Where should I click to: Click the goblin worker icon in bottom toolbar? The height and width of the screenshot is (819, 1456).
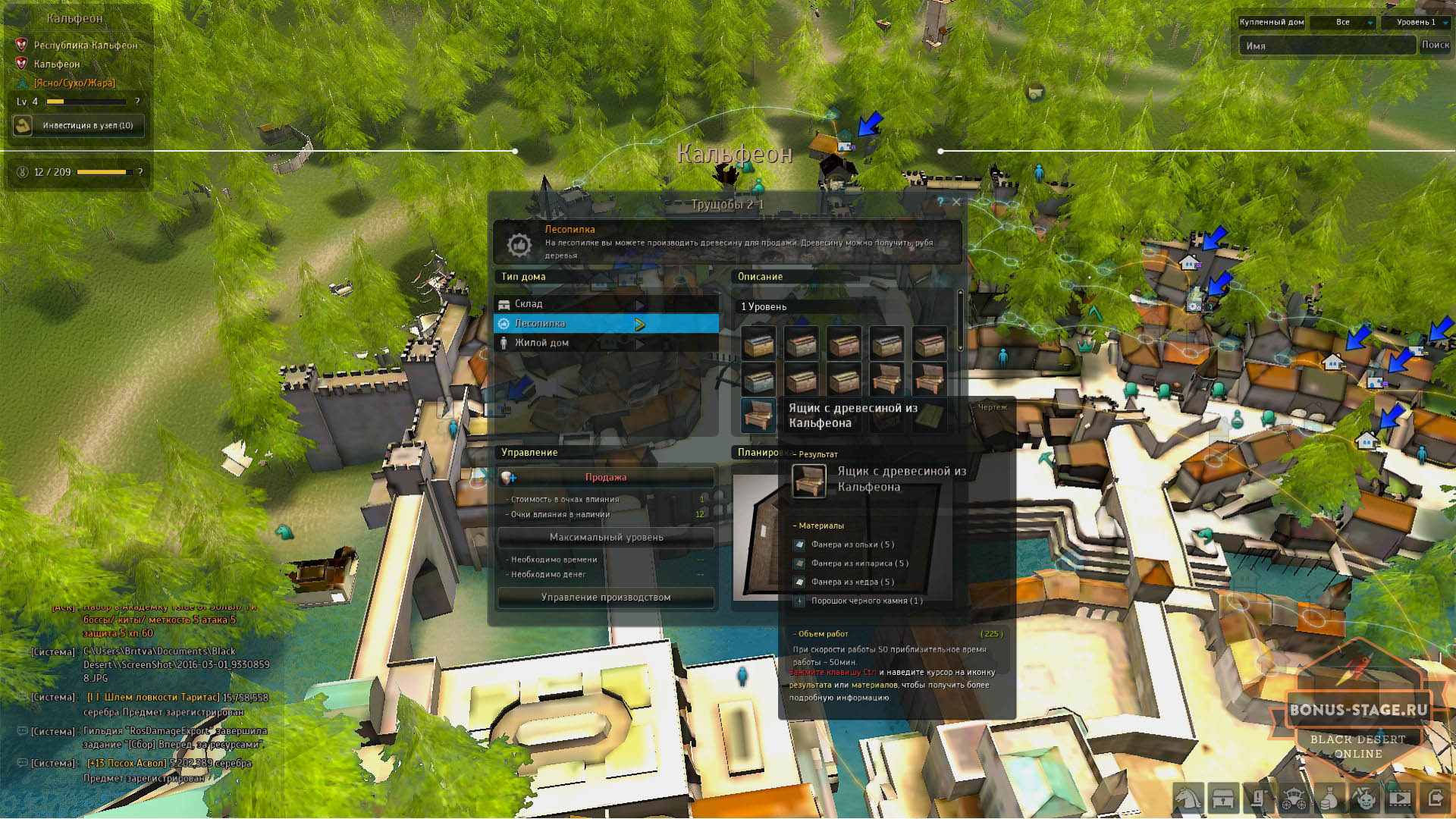(x=1365, y=799)
